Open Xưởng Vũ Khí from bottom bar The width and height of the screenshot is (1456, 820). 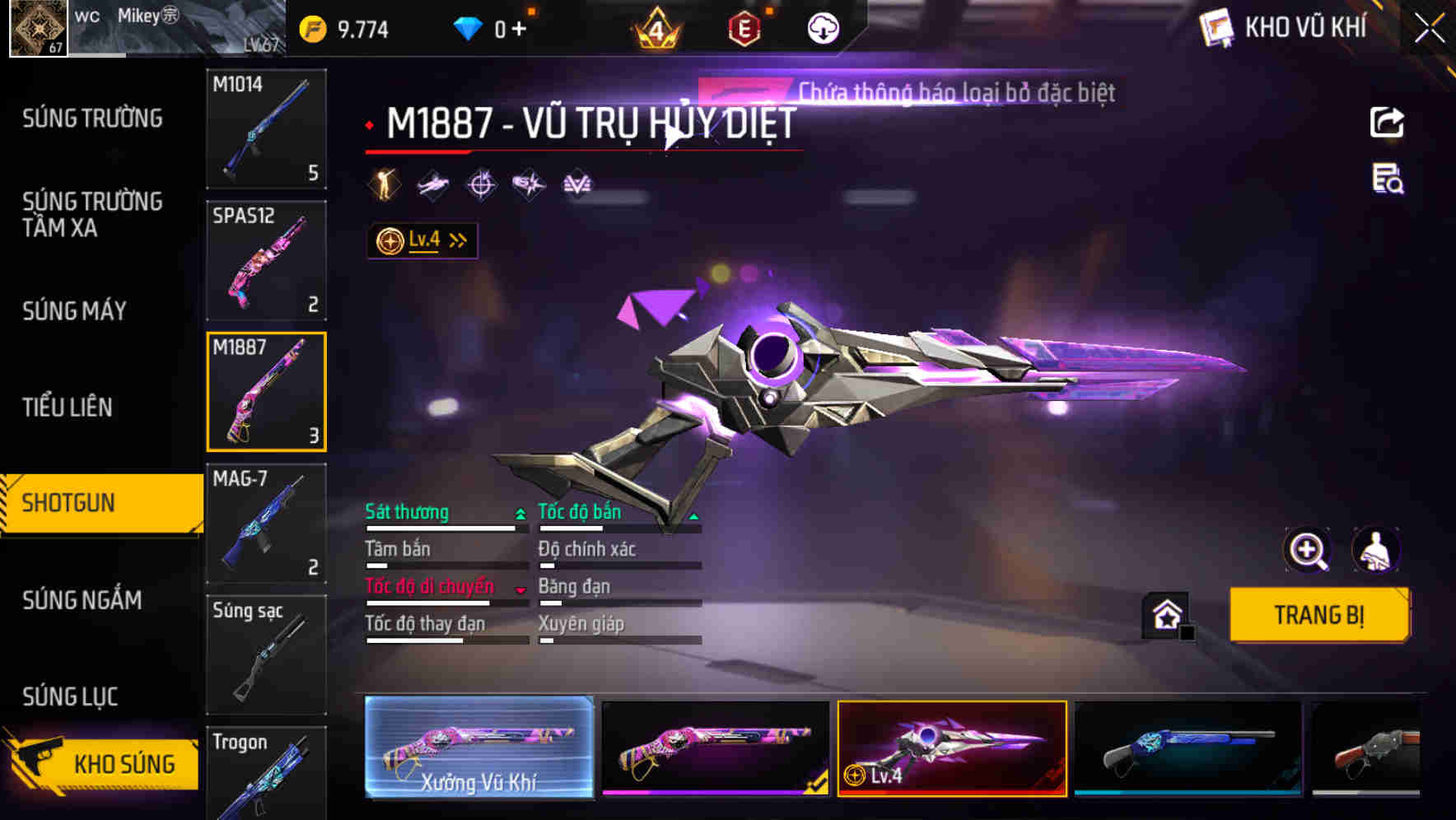478,748
